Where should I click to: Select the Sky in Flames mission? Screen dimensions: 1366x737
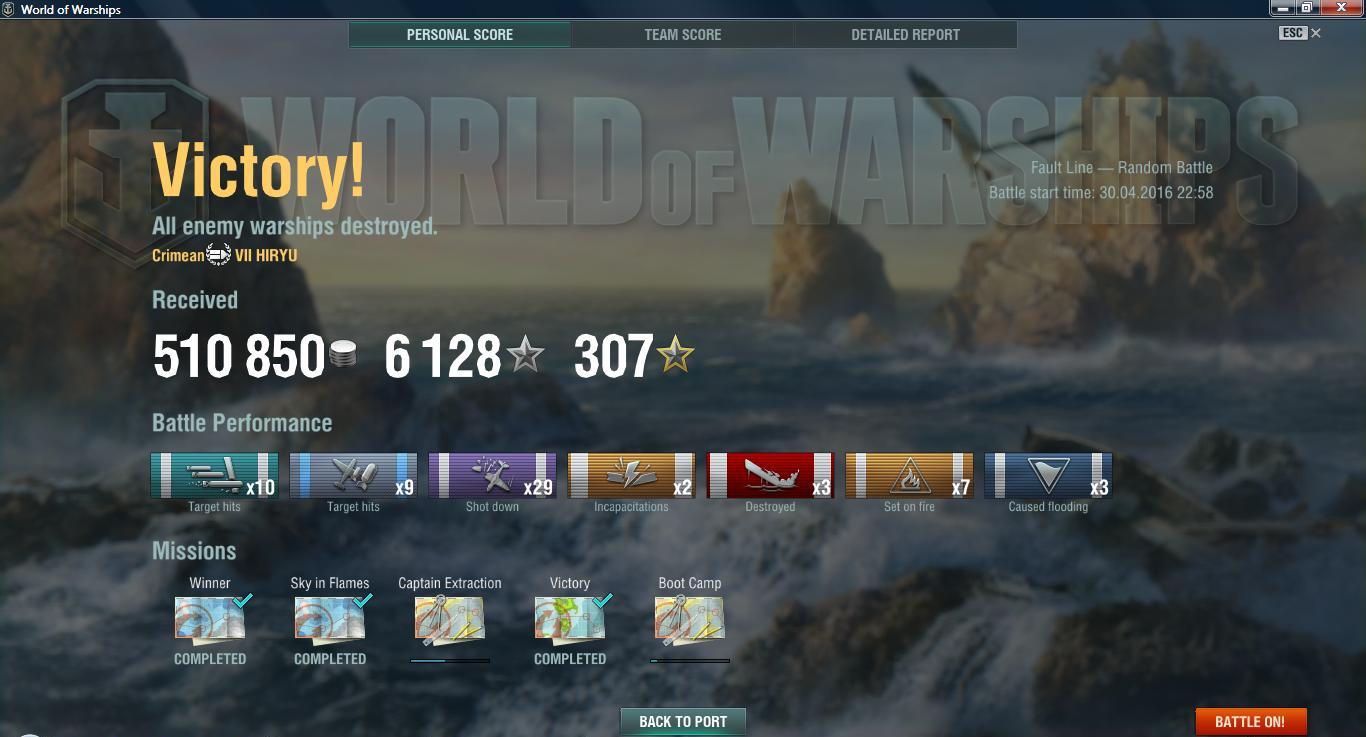coord(330,619)
